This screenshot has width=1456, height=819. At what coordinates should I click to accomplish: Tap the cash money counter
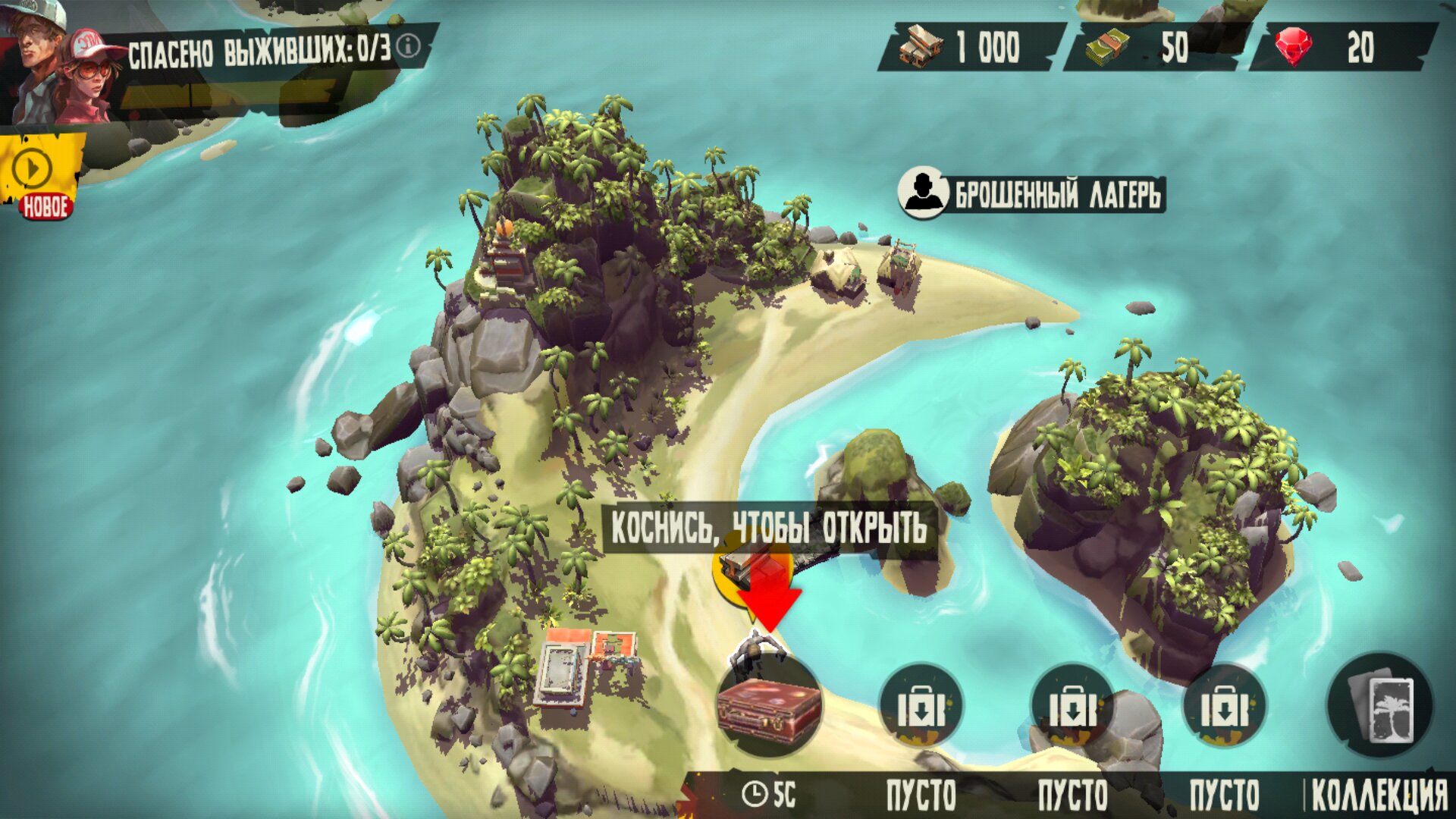(x=1149, y=47)
